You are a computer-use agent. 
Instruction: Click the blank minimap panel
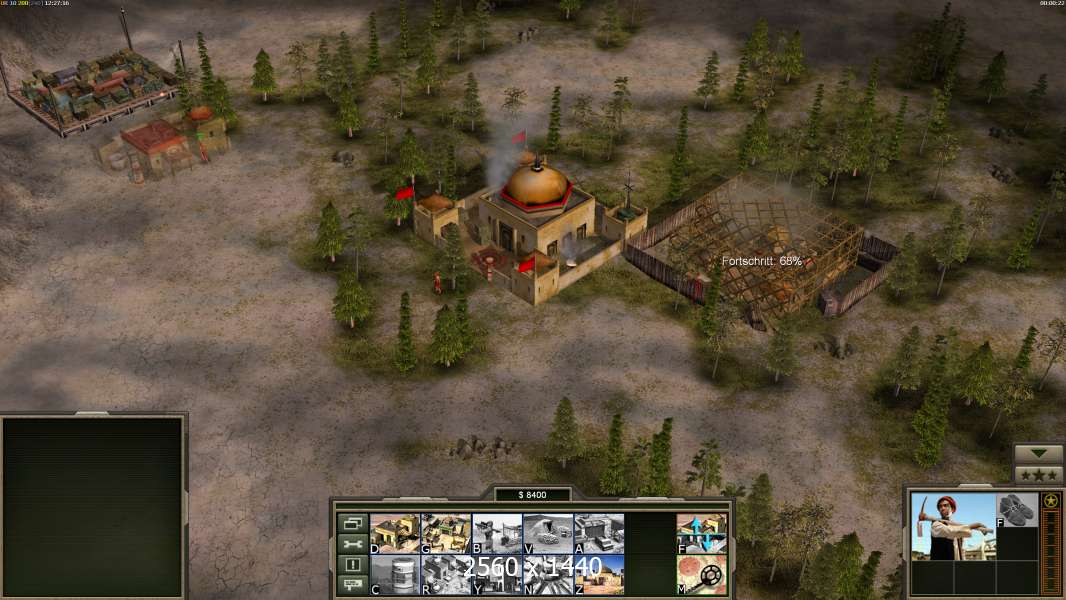pyautogui.click(x=93, y=507)
